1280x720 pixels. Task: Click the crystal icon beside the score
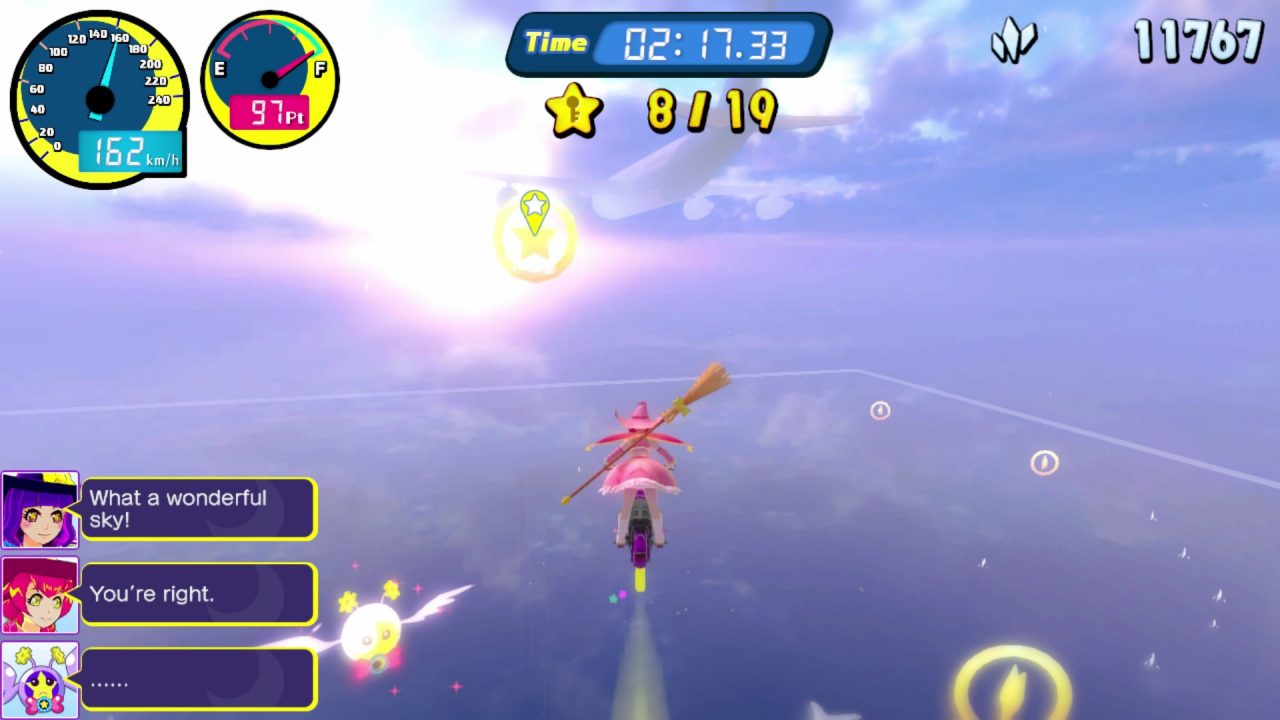(1013, 42)
